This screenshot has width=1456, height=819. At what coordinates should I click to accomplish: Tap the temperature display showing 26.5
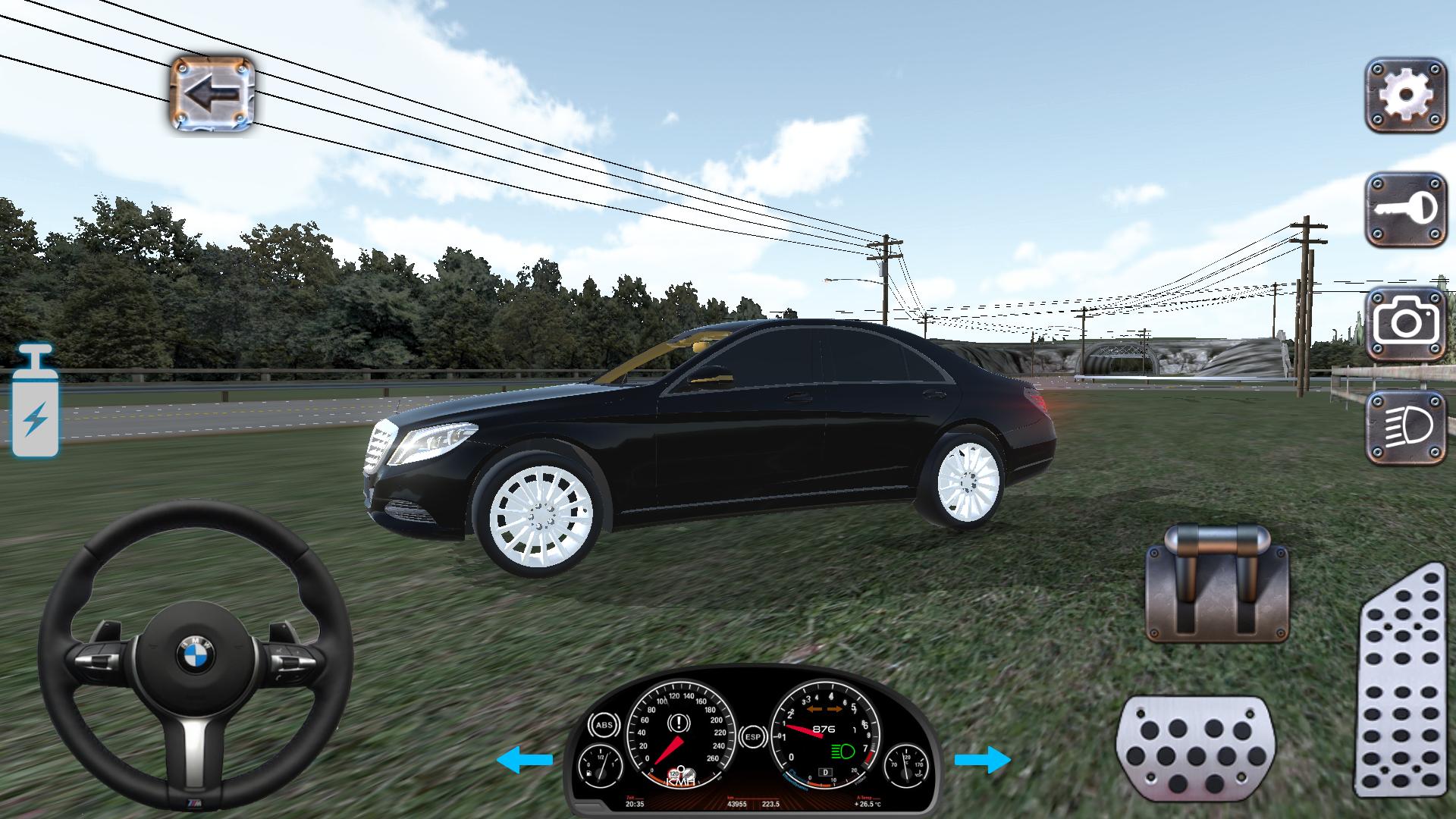866,804
